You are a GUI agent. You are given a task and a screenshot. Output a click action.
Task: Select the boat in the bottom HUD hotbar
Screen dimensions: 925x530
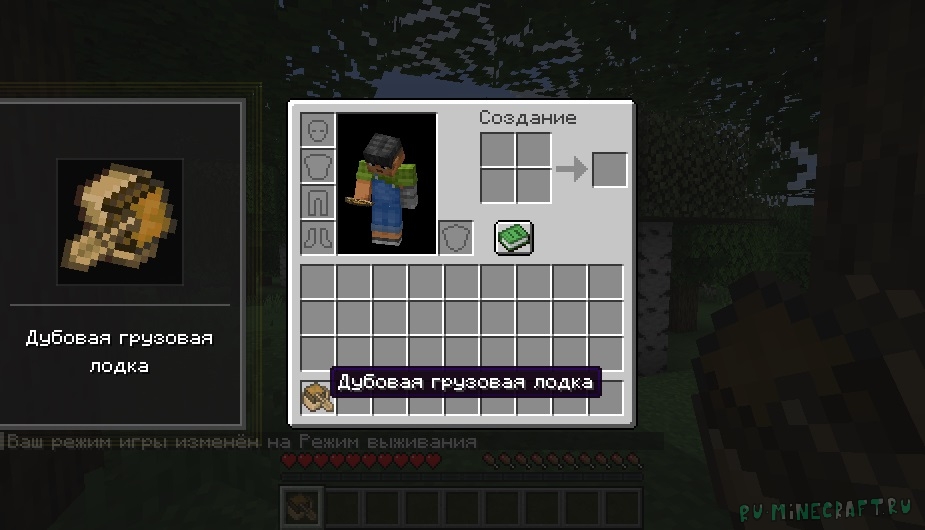click(x=301, y=506)
